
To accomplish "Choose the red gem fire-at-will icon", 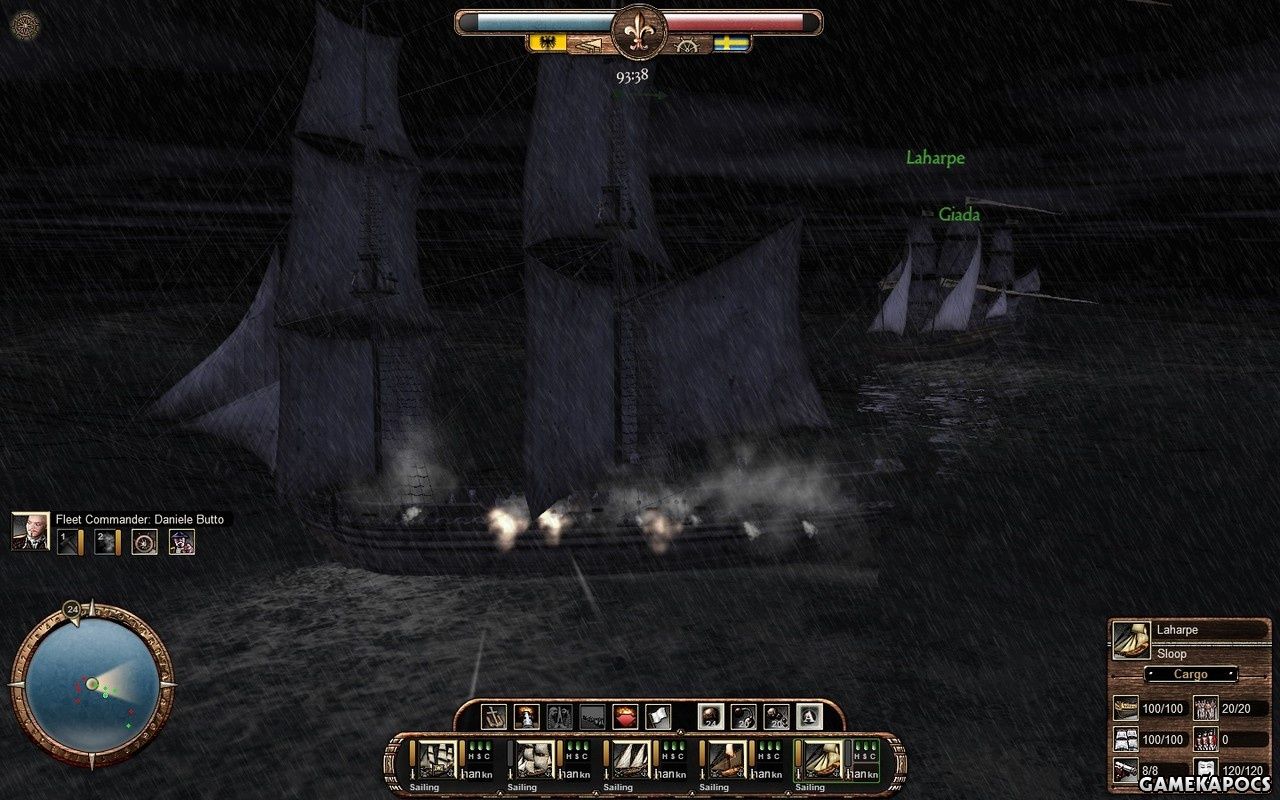I will tap(624, 716).
